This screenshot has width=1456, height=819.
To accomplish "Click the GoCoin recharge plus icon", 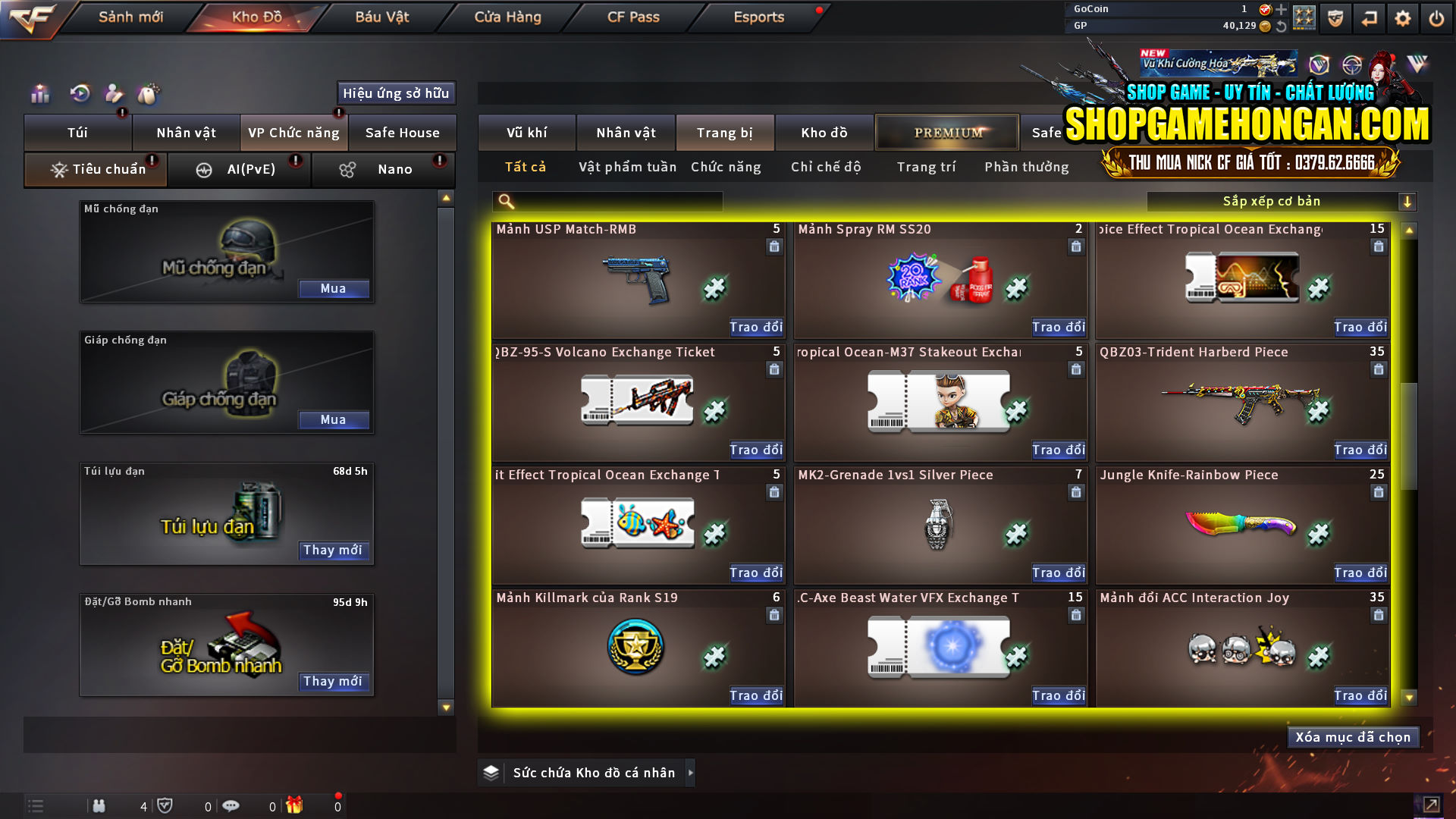I will (x=1283, y=10).
